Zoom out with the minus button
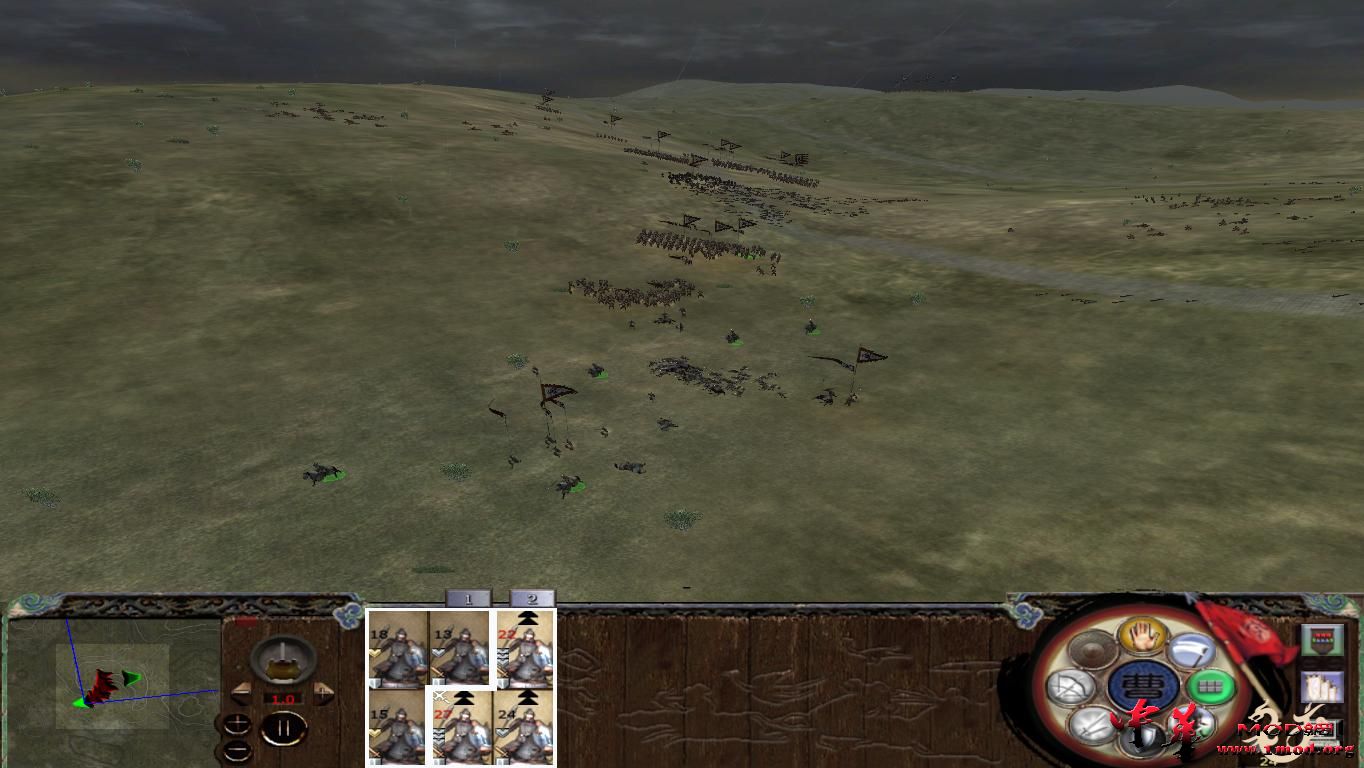The width and height of the screenshot is (1364, 768). pos(237,750)
